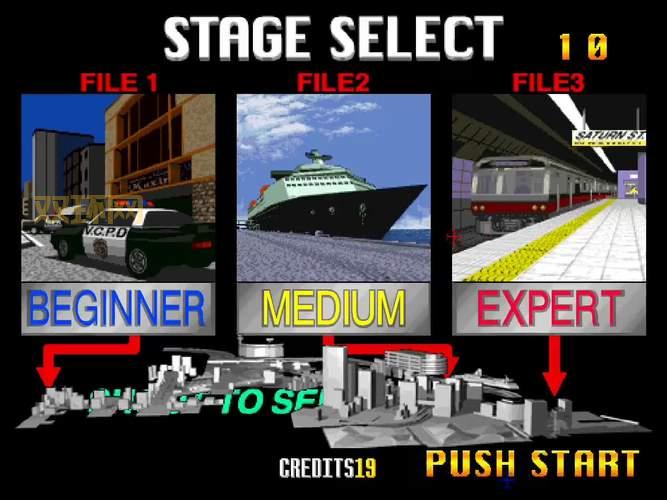Screen dimensions: 667x500
Task: Click the EXPERT difficulty label
Action: 549,309
